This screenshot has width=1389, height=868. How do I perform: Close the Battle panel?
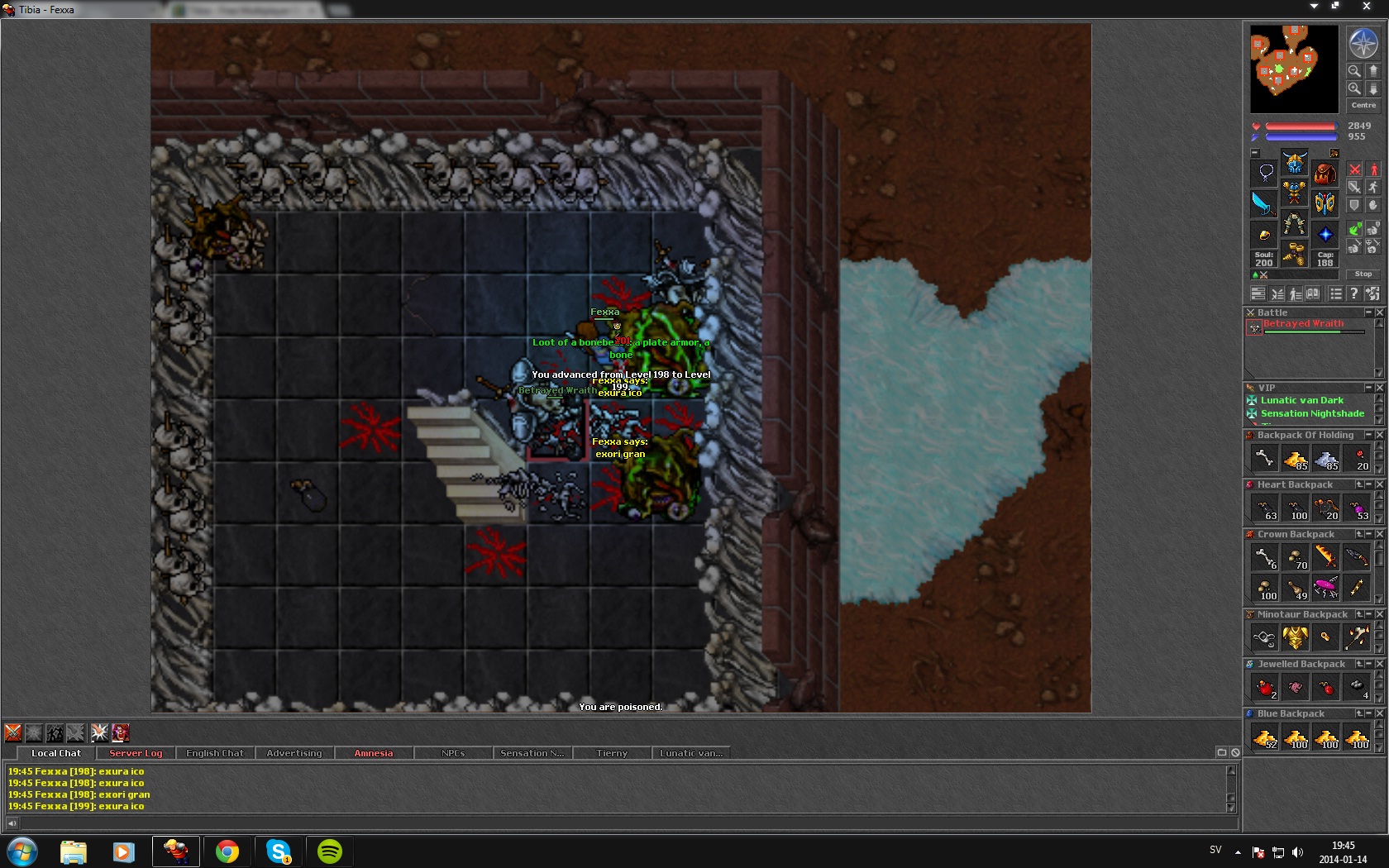coord(1379,312)
